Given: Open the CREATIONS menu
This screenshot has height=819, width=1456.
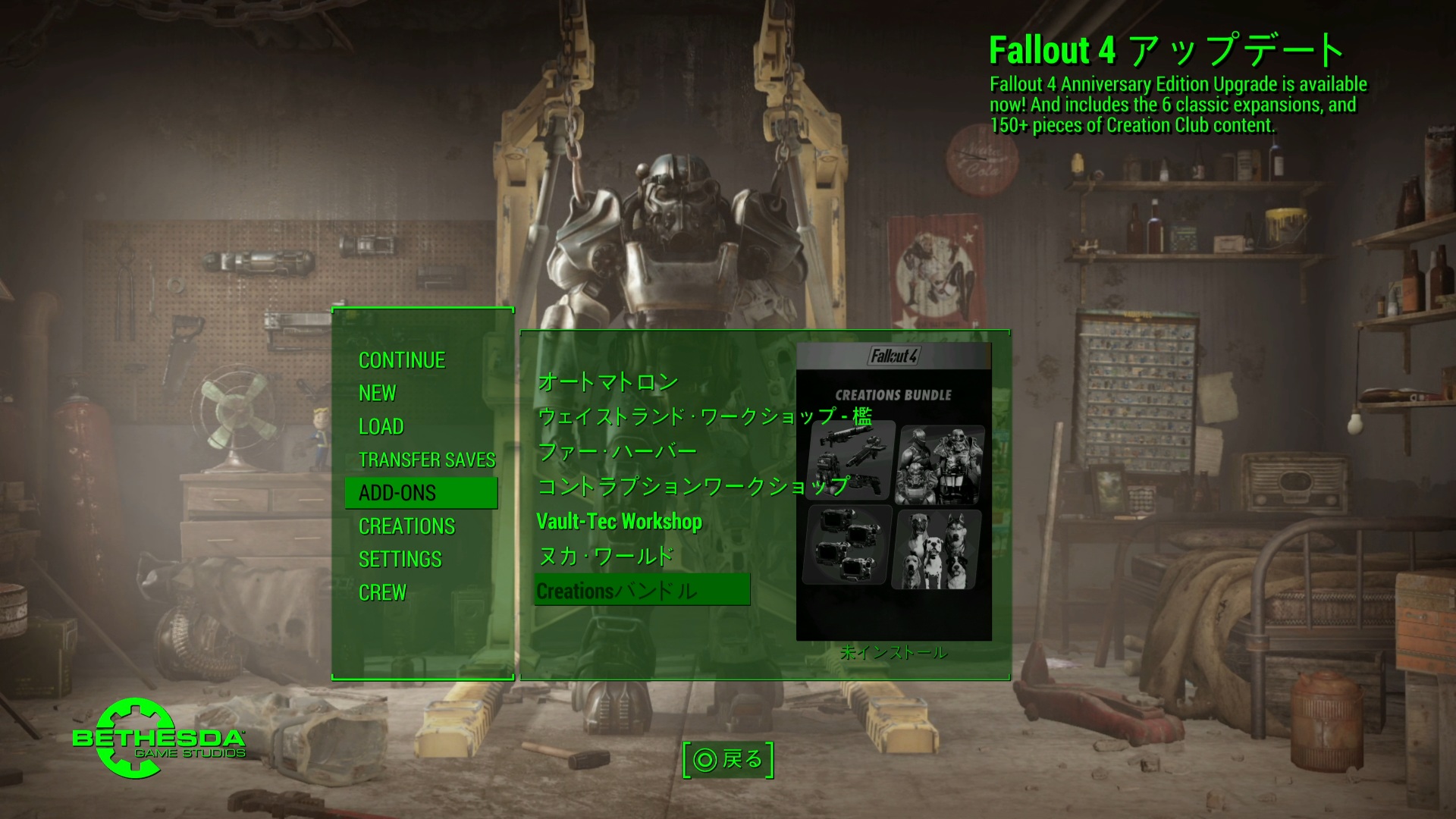Looking at the screenshot, I should 407,526.
